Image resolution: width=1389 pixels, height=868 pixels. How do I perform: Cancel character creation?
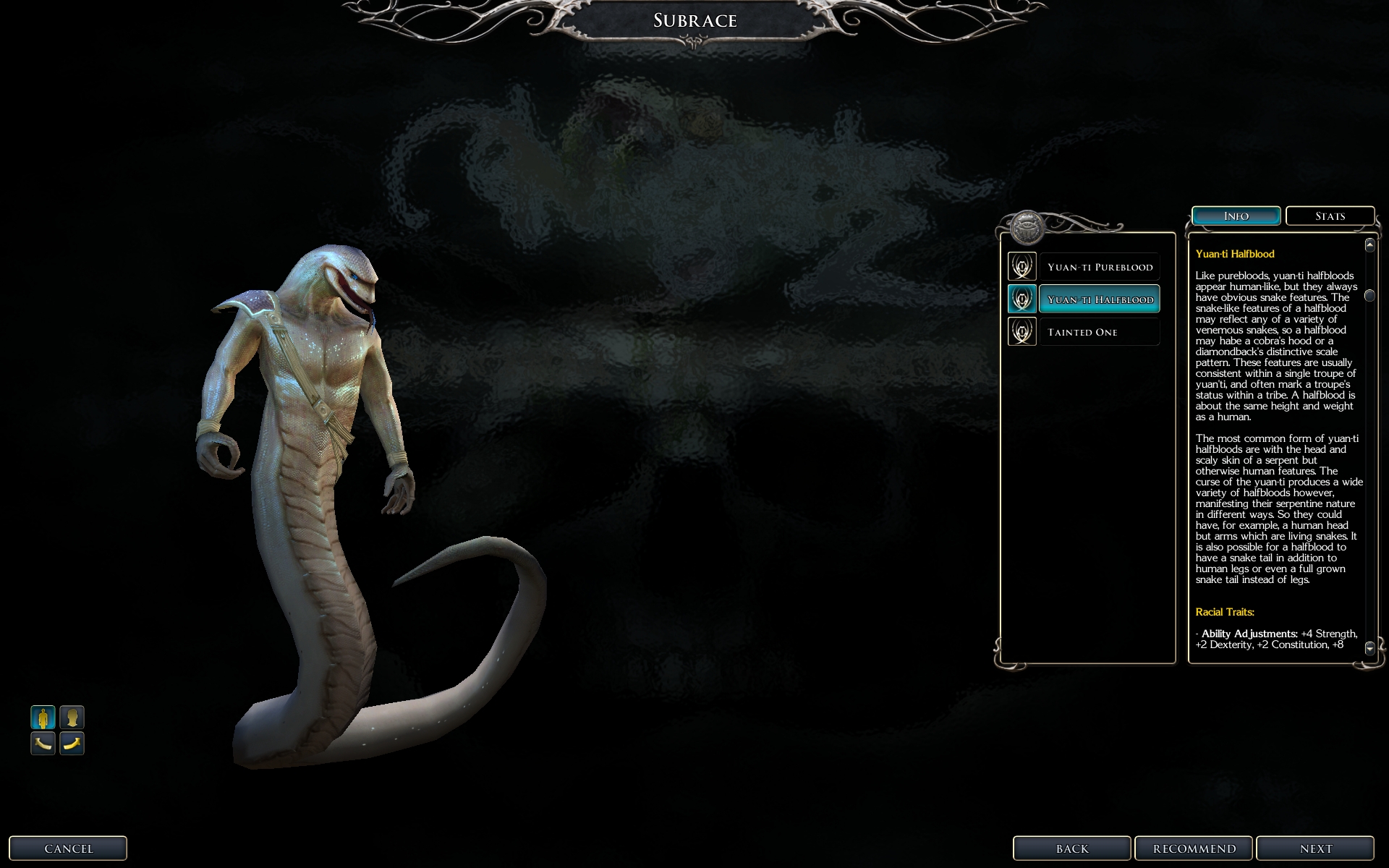68,848
